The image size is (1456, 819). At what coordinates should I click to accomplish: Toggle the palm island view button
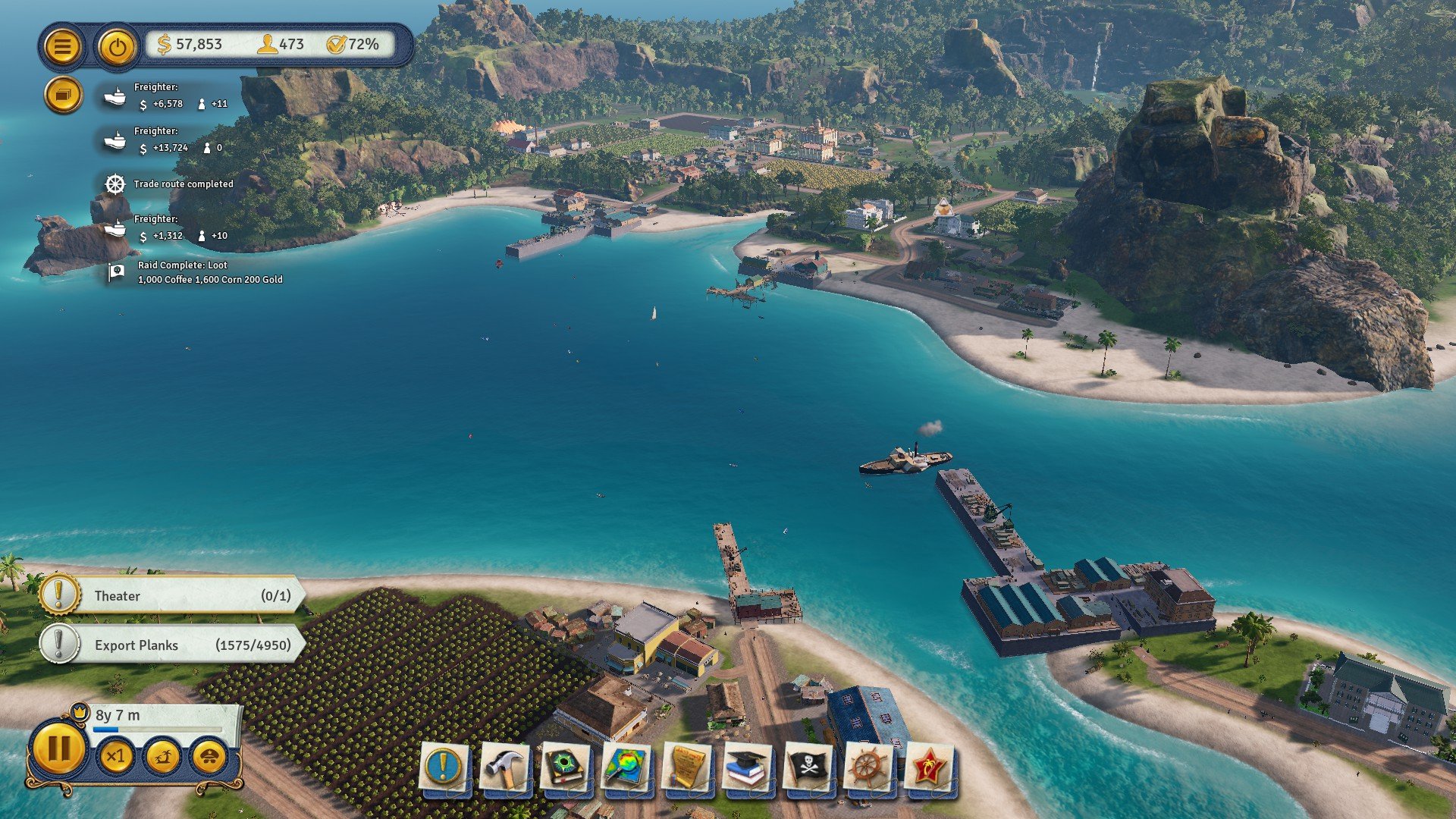(163, 757)
